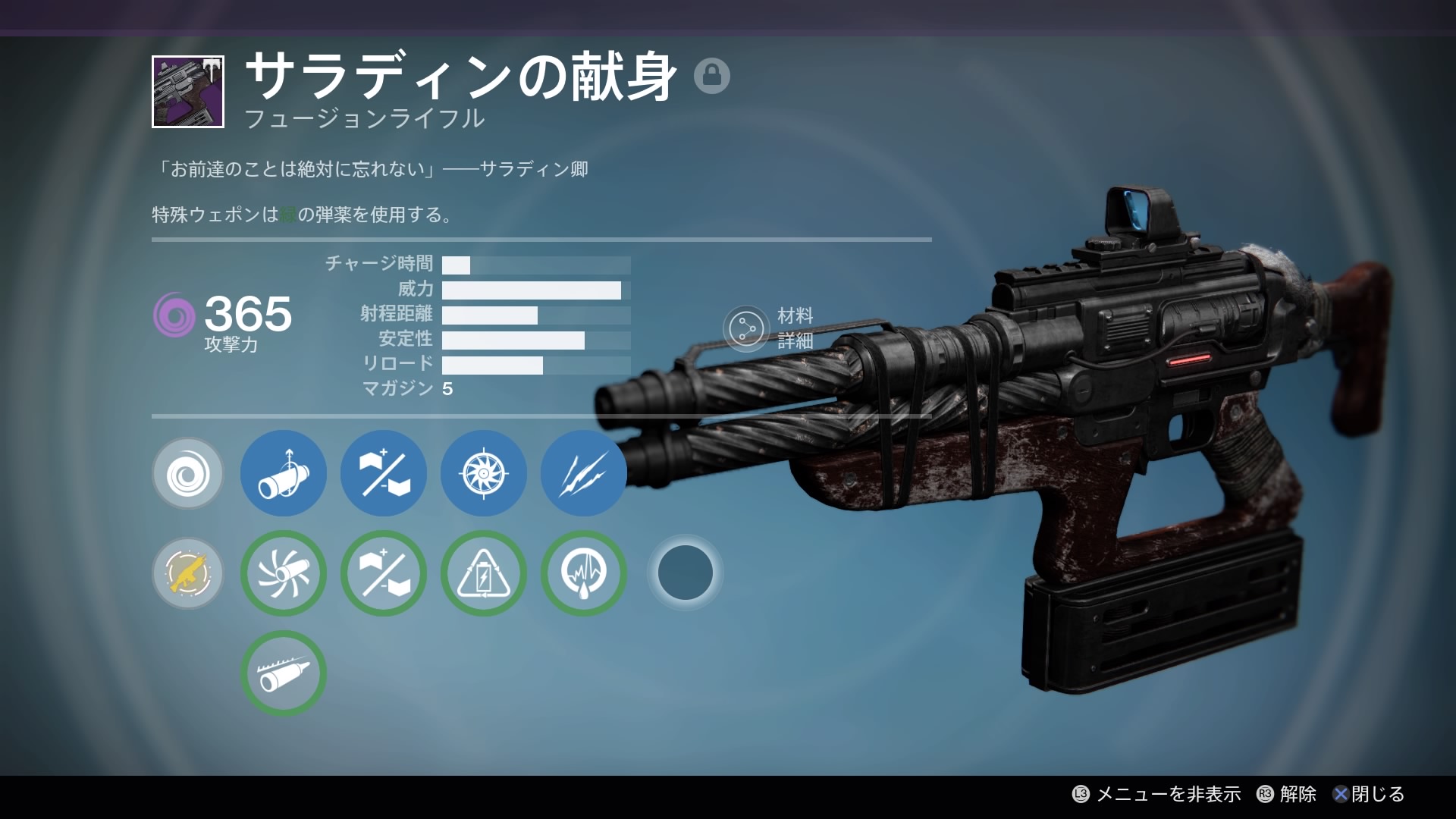Activate the green-ringed heartbeat drop perk
Screen dimensions: 1456x819
tap(583, 573)
